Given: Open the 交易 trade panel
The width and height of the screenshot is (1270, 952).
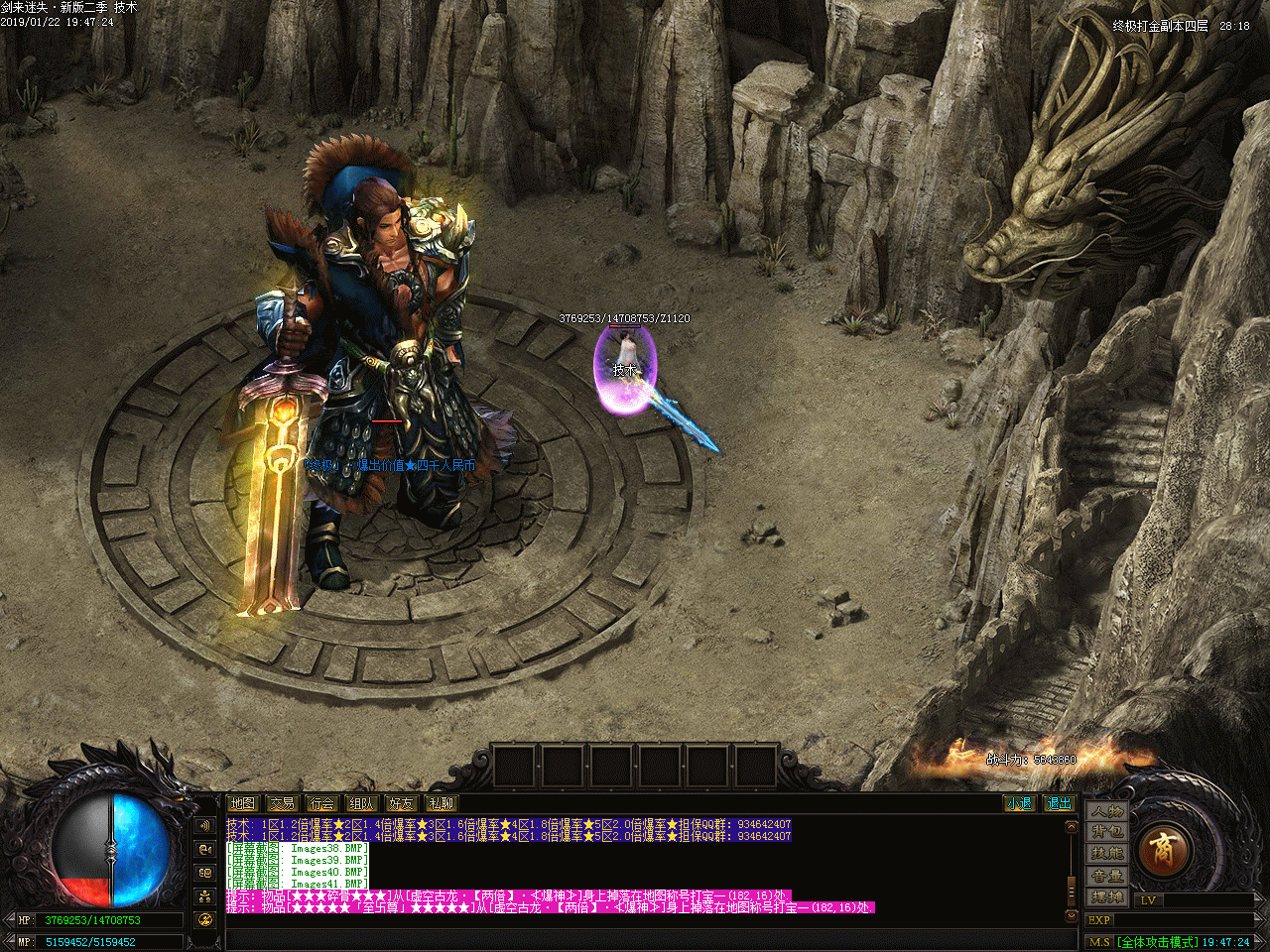Looking at the screenshot, I should click(x=282, y=803).
